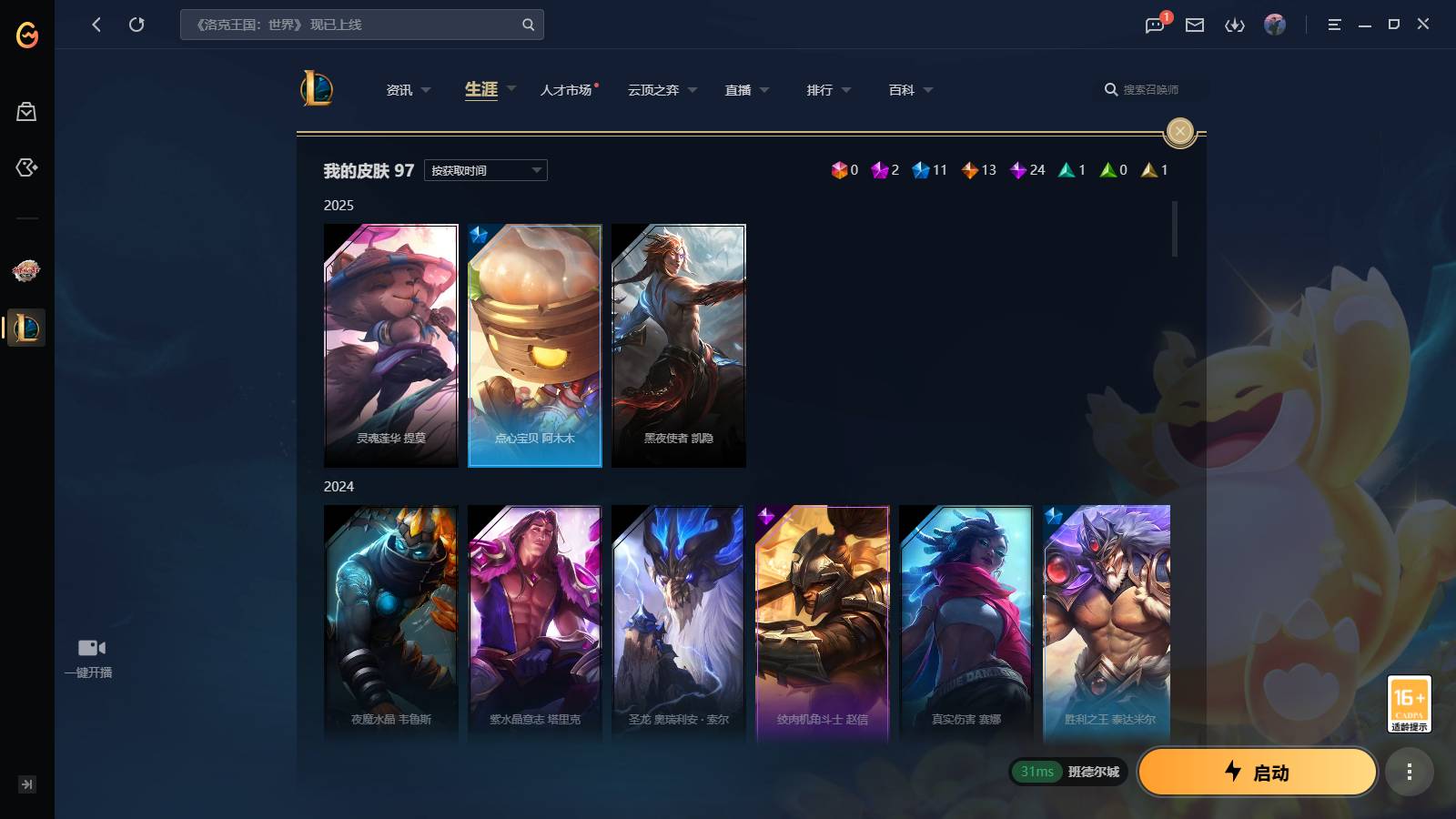The height and width of the screenshot is (819, 1456).
Task: Select the League of Legends sidebar icon
Action: click(x=25, y=329)
